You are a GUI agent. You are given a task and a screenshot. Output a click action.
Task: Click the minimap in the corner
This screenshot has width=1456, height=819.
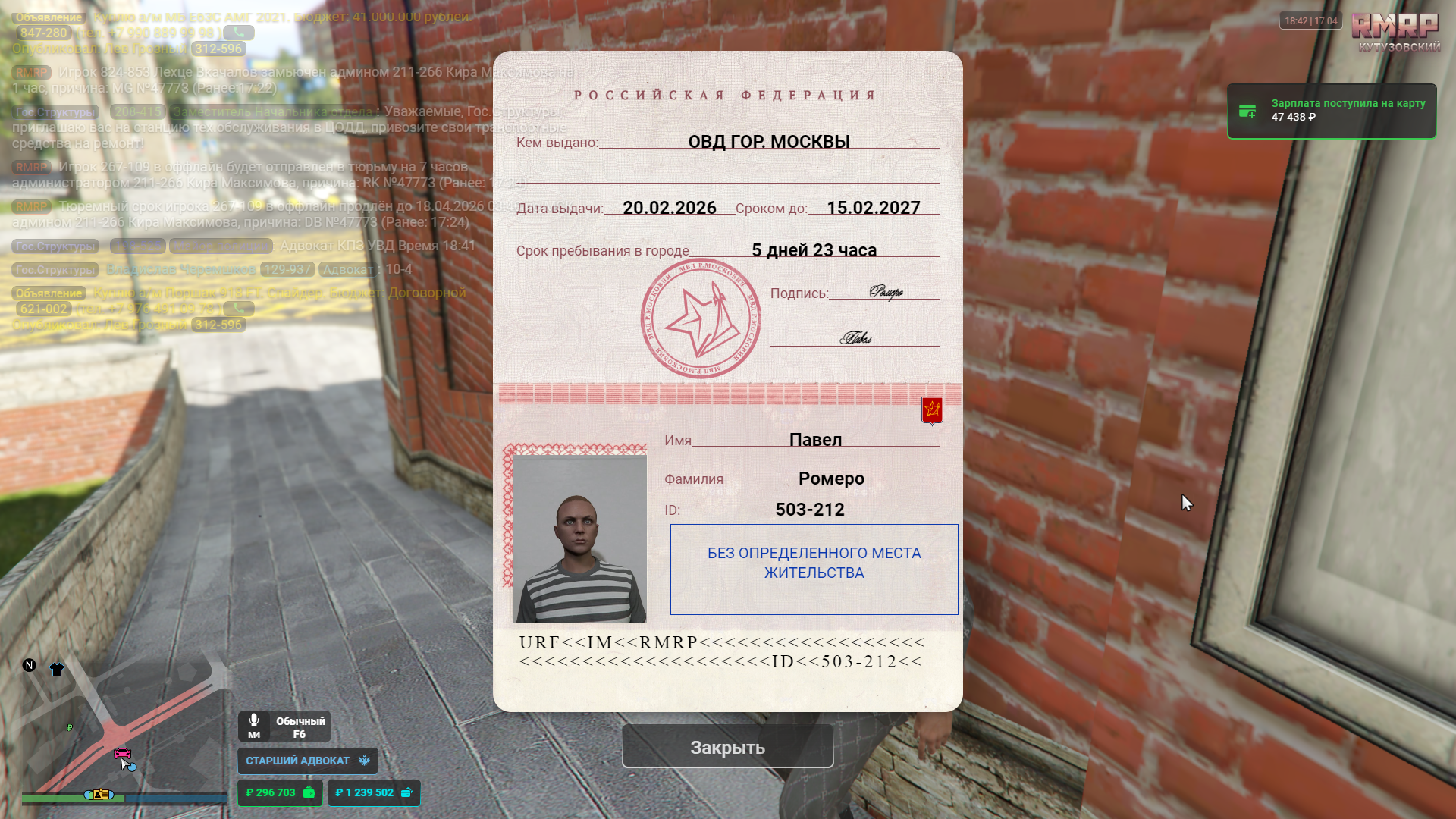121,728
